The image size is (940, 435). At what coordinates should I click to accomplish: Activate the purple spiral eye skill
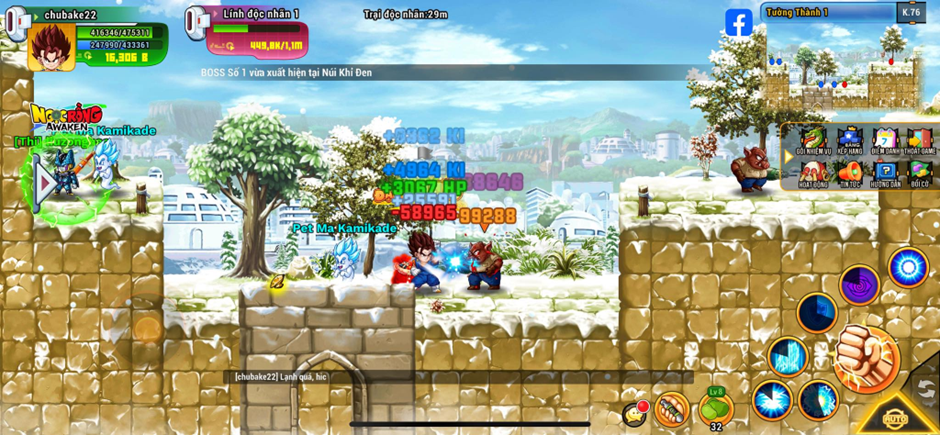point(858,284)
